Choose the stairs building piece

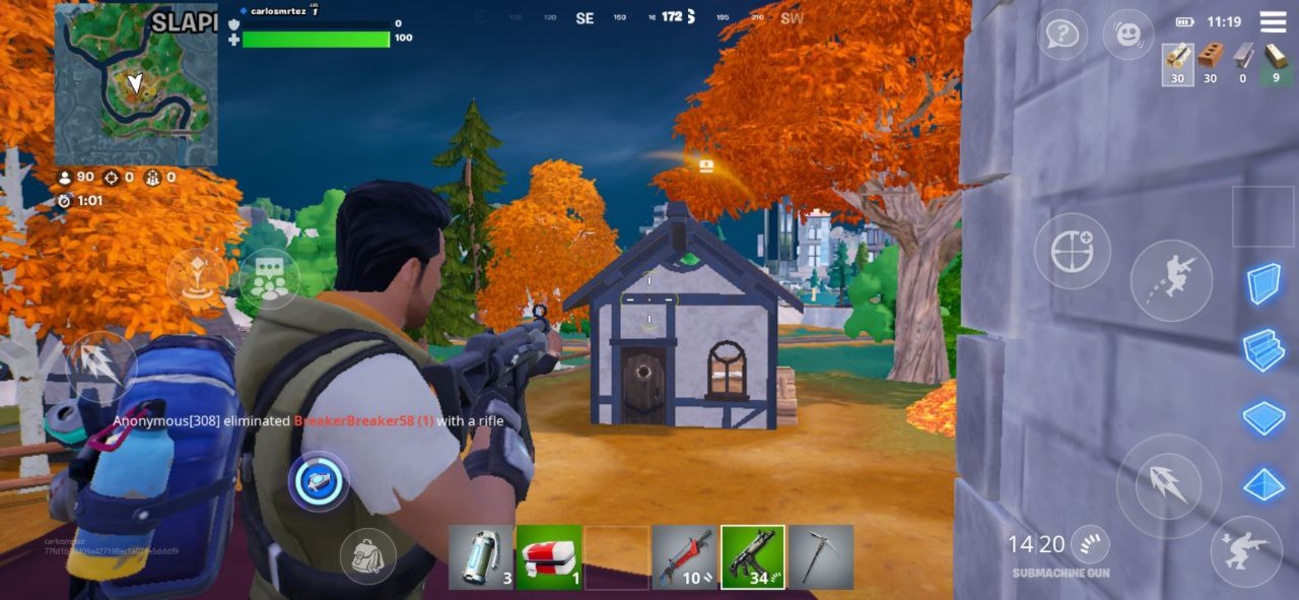pyautogui.click(x=1264, y=351)
